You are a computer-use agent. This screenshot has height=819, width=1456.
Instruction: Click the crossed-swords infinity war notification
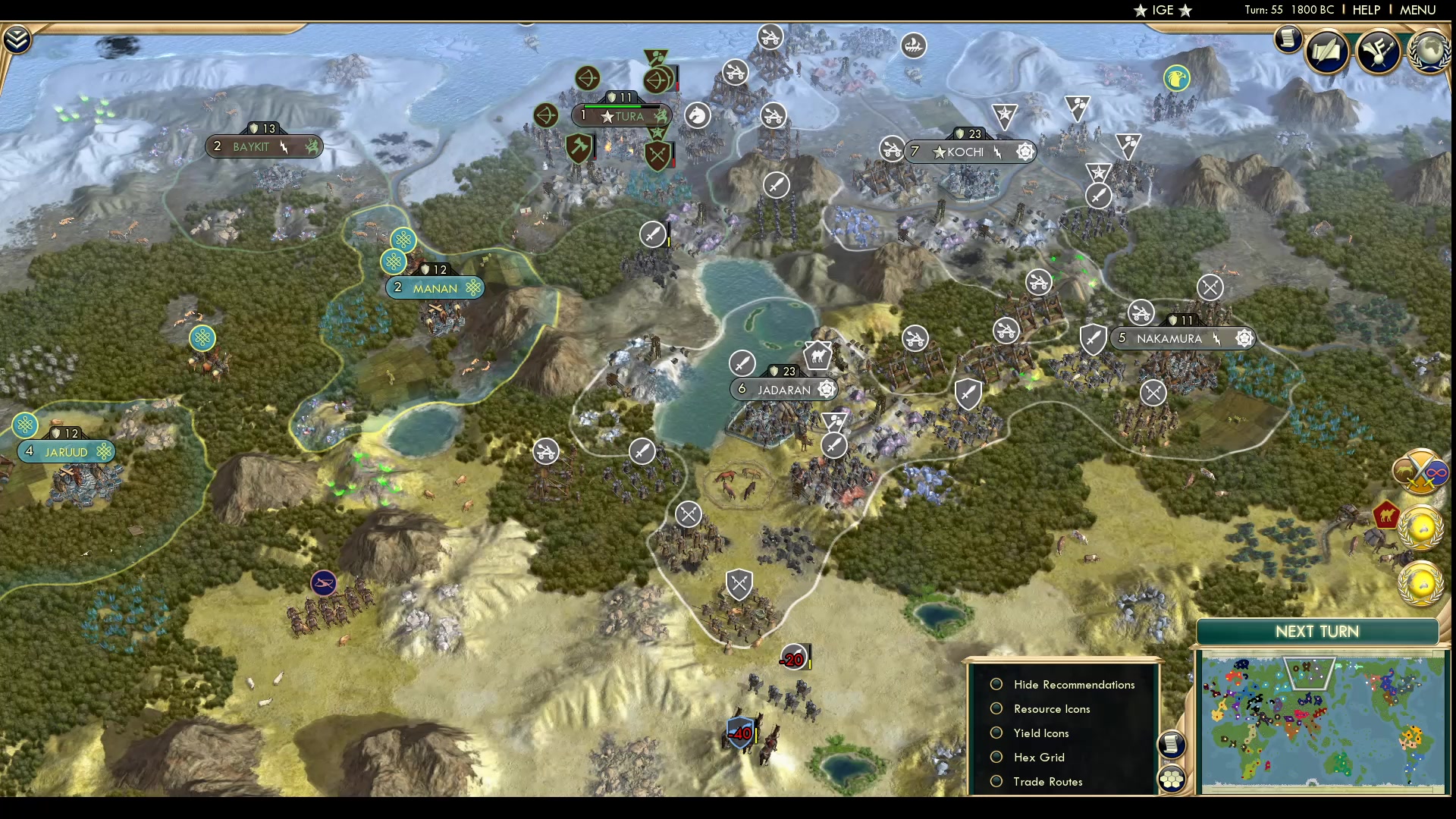[1420, 471]
